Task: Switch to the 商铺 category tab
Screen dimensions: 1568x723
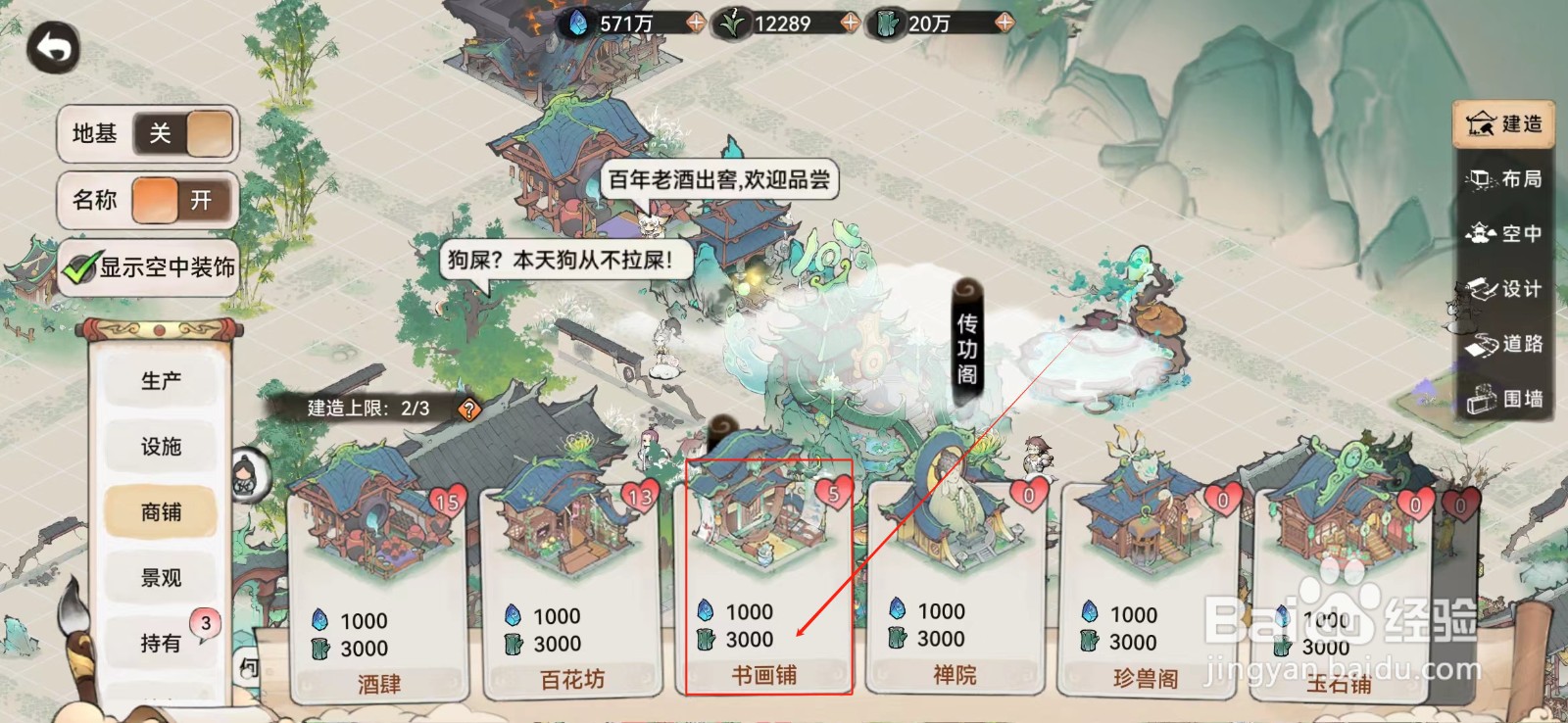Action: click(161, 511)
